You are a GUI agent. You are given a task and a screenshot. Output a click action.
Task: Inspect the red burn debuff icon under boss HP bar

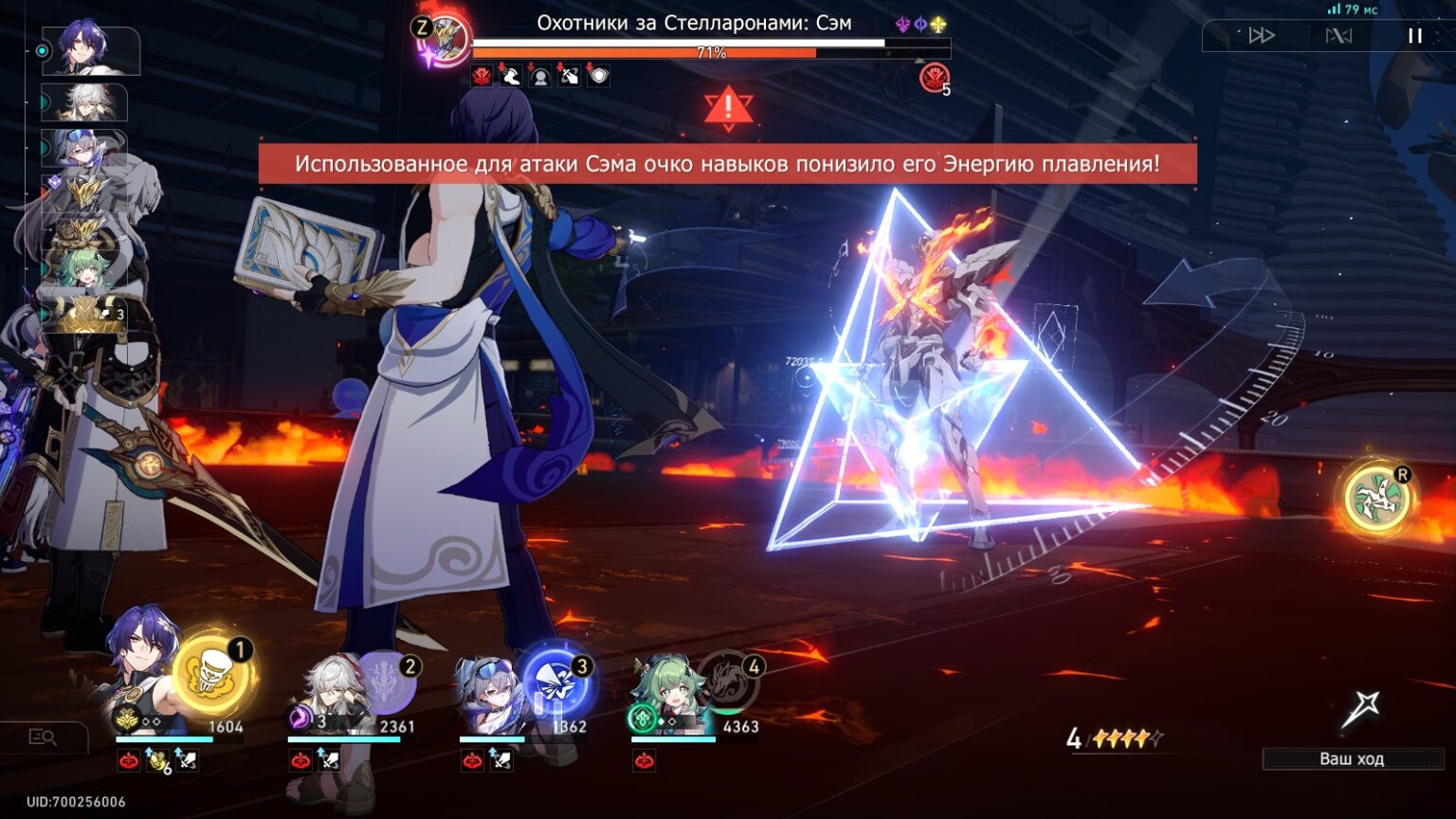tap(482, 76)
